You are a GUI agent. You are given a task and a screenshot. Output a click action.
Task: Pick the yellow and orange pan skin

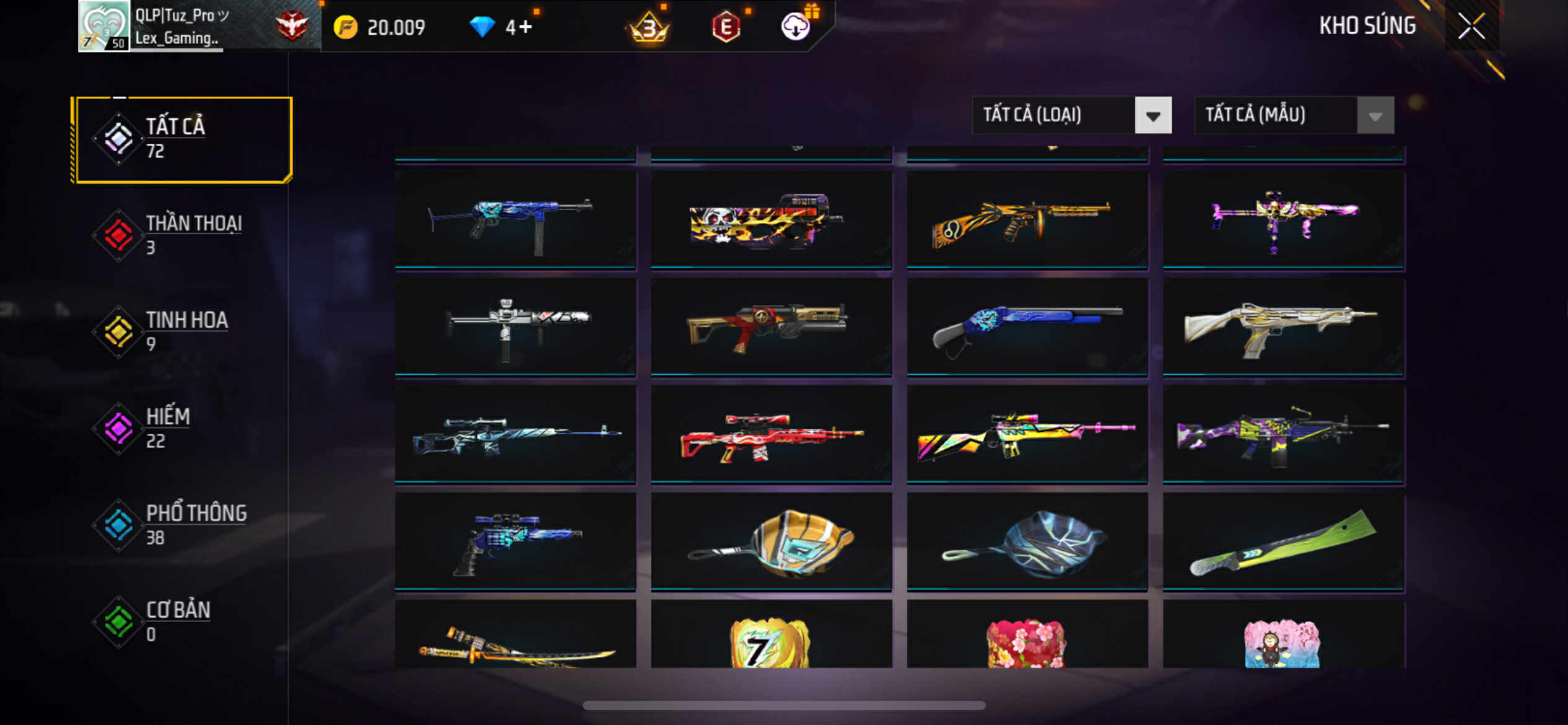771,542
